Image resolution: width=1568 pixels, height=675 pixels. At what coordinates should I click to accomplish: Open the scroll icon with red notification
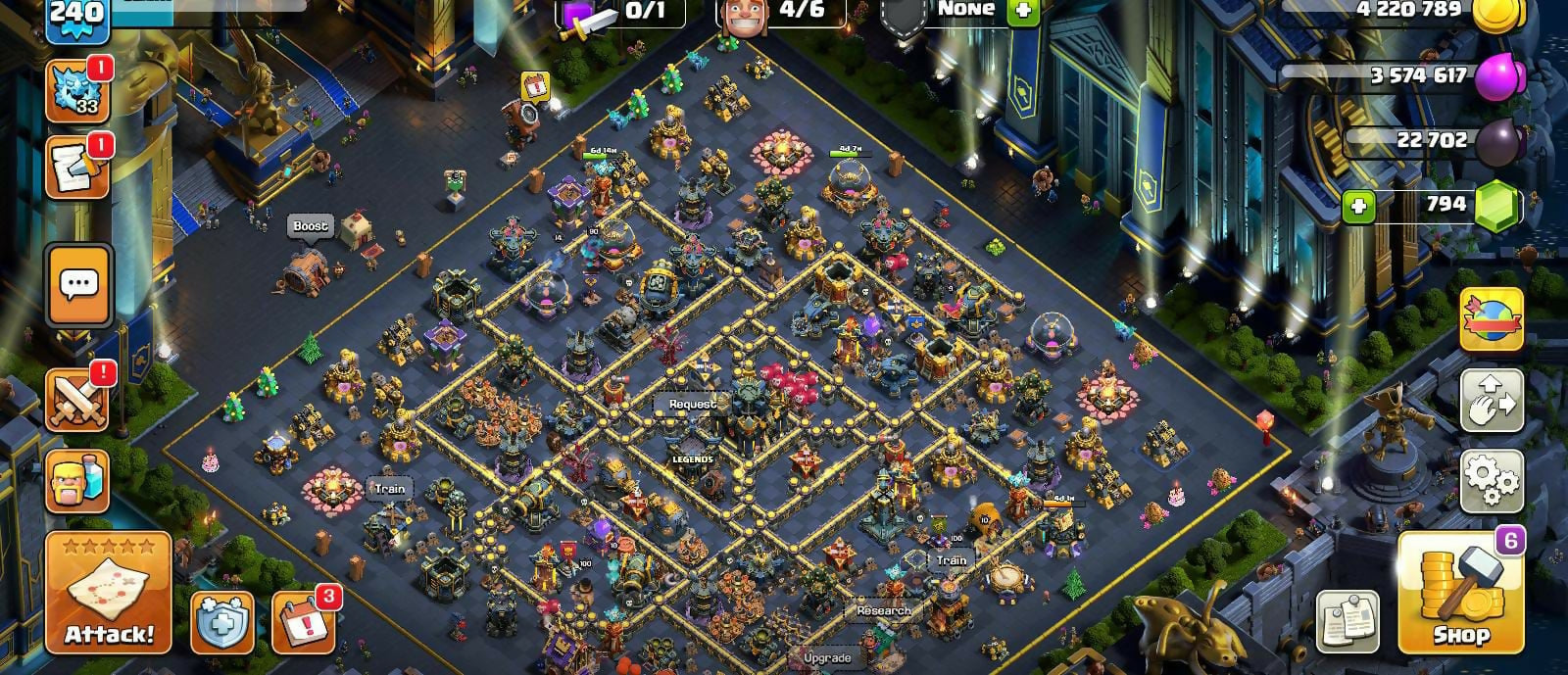tap(77, 169)
